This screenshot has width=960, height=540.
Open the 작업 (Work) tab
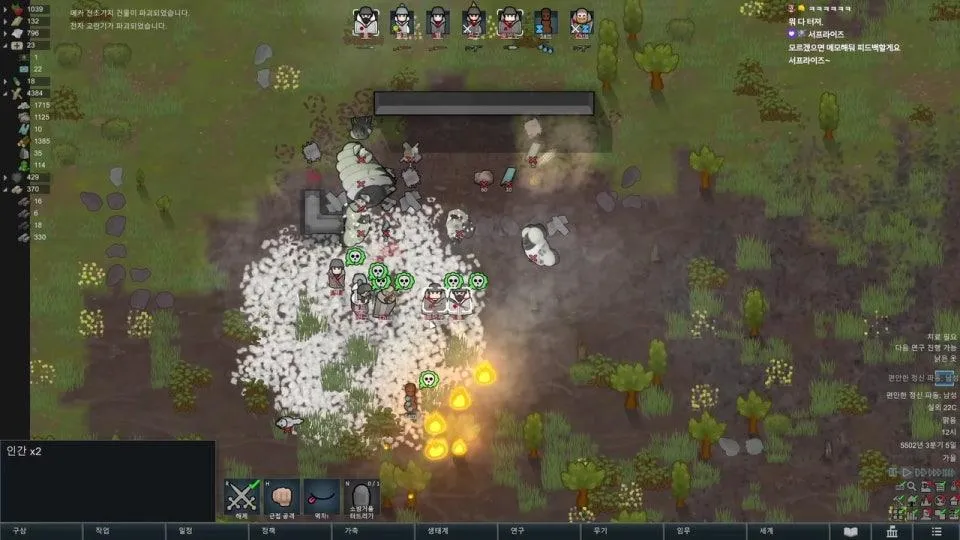(102, 531)
